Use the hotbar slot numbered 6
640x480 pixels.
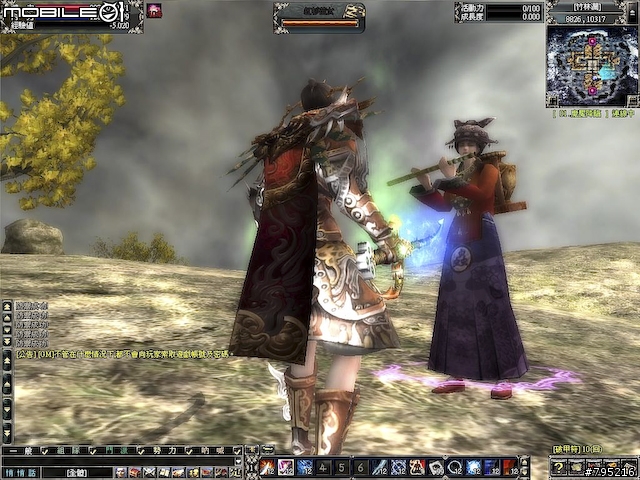[360, 467]
